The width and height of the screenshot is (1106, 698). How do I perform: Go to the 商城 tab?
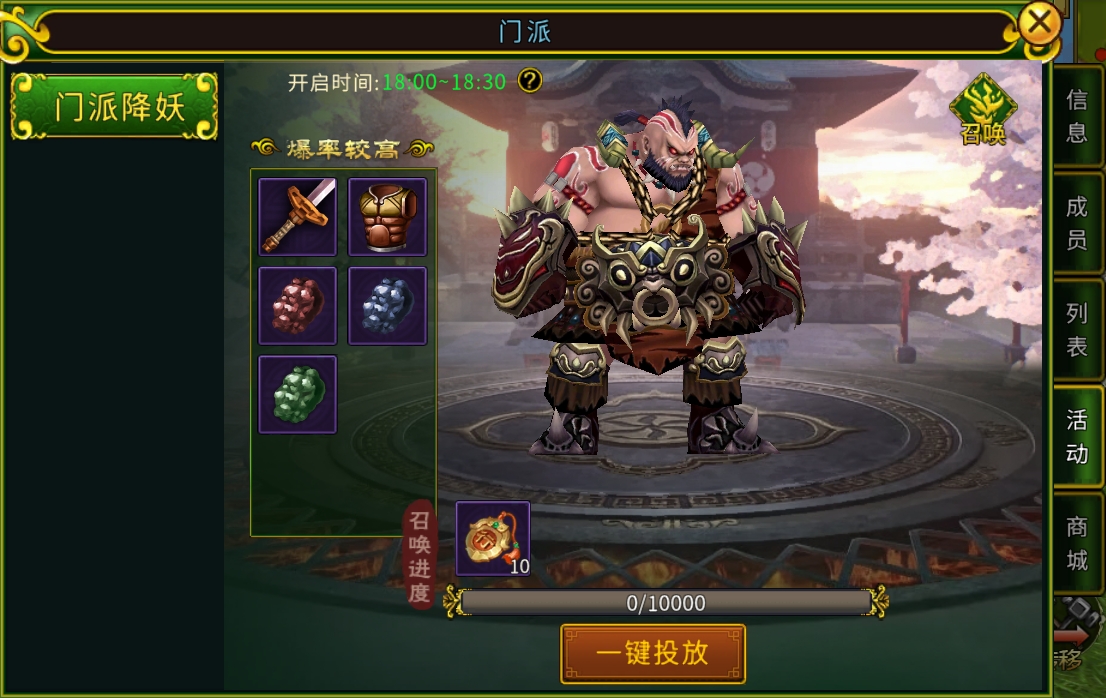(x=1077, y=543)
